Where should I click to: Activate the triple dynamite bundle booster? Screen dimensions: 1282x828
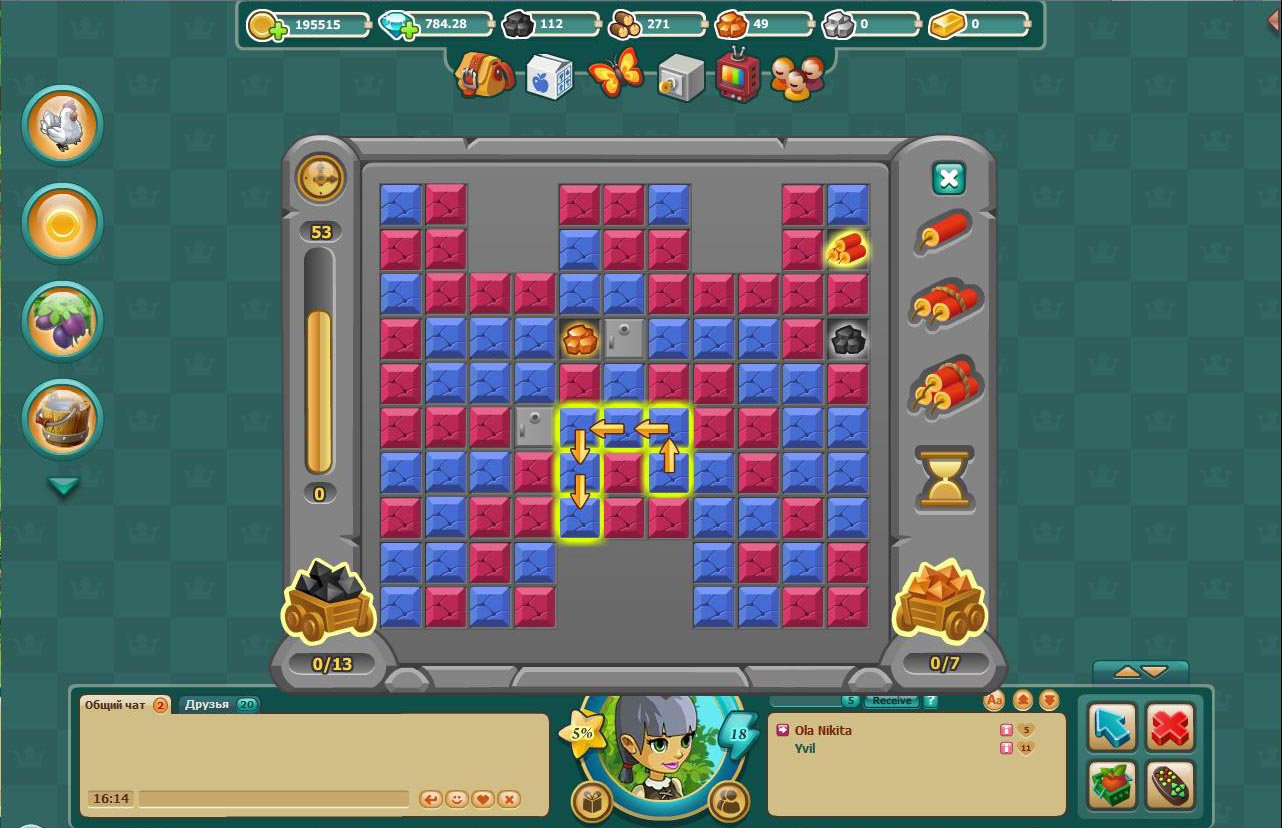pyautogui.click(x=946, y=385)
